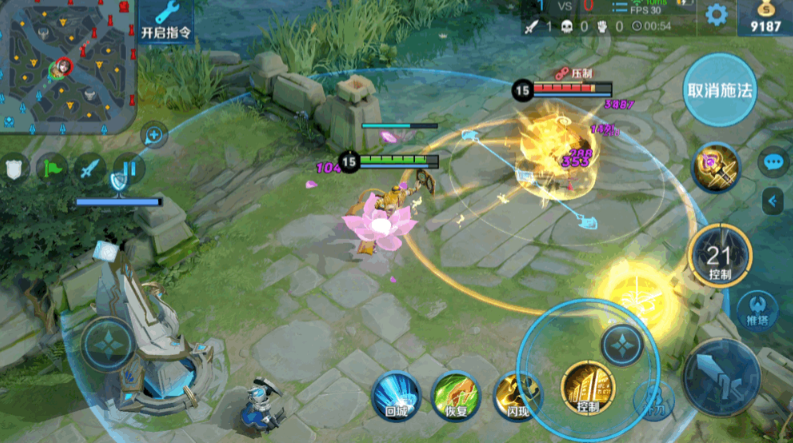
Task: Open the minimap
Action: click(66, 65)
